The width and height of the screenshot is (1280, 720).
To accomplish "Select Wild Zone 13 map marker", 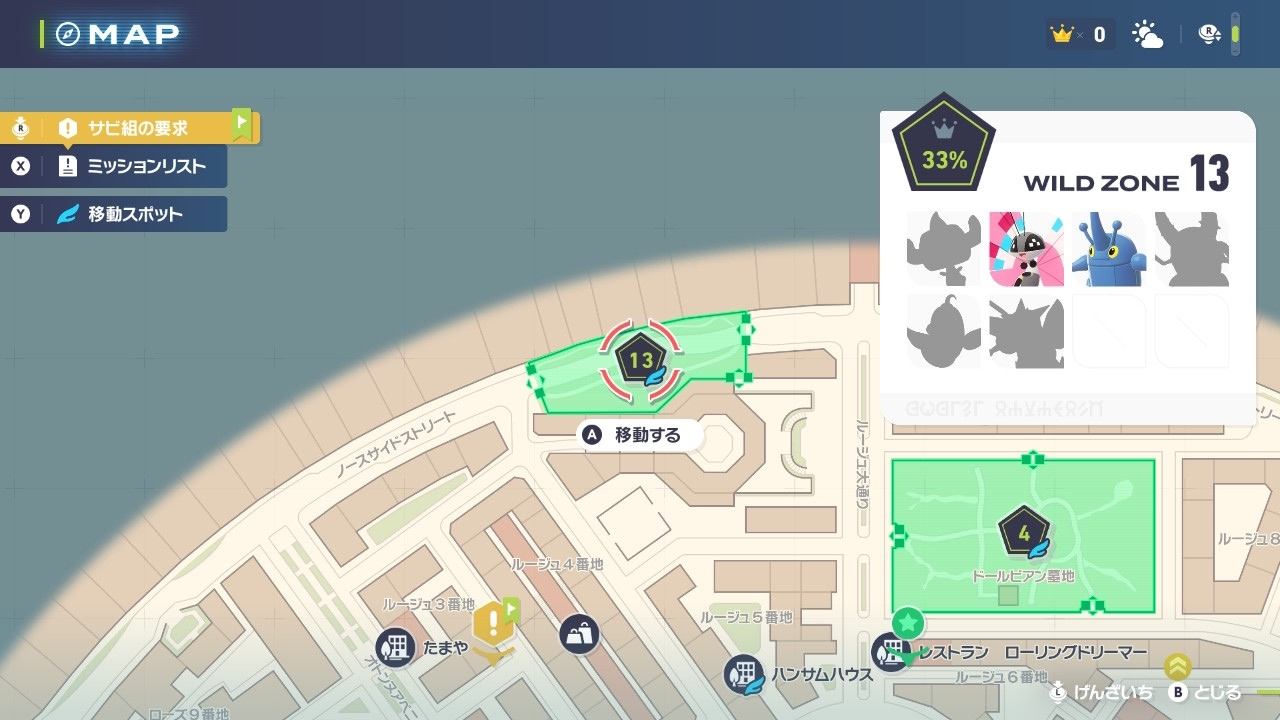I will point(641,360).
